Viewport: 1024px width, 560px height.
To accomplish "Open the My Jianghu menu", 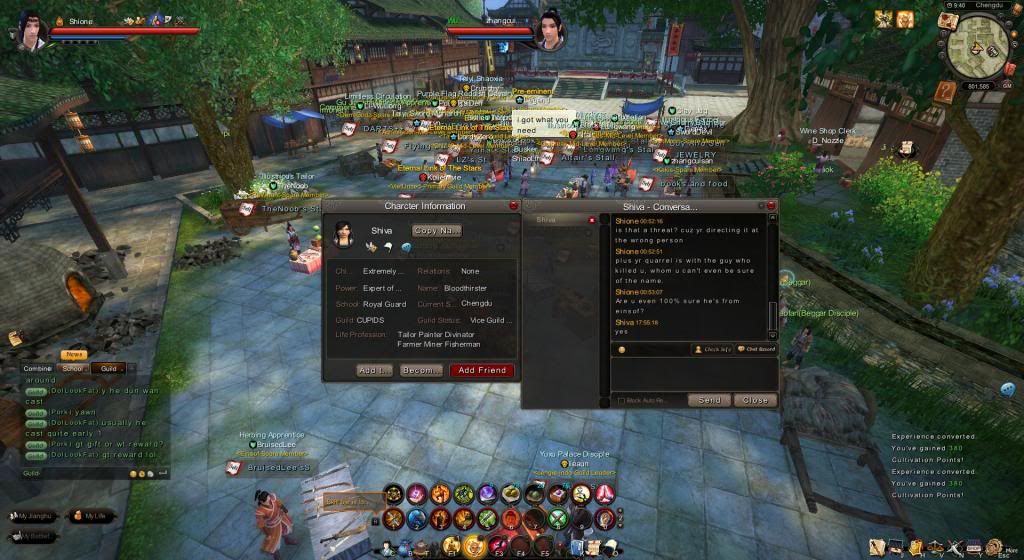I will coord(34,516).
